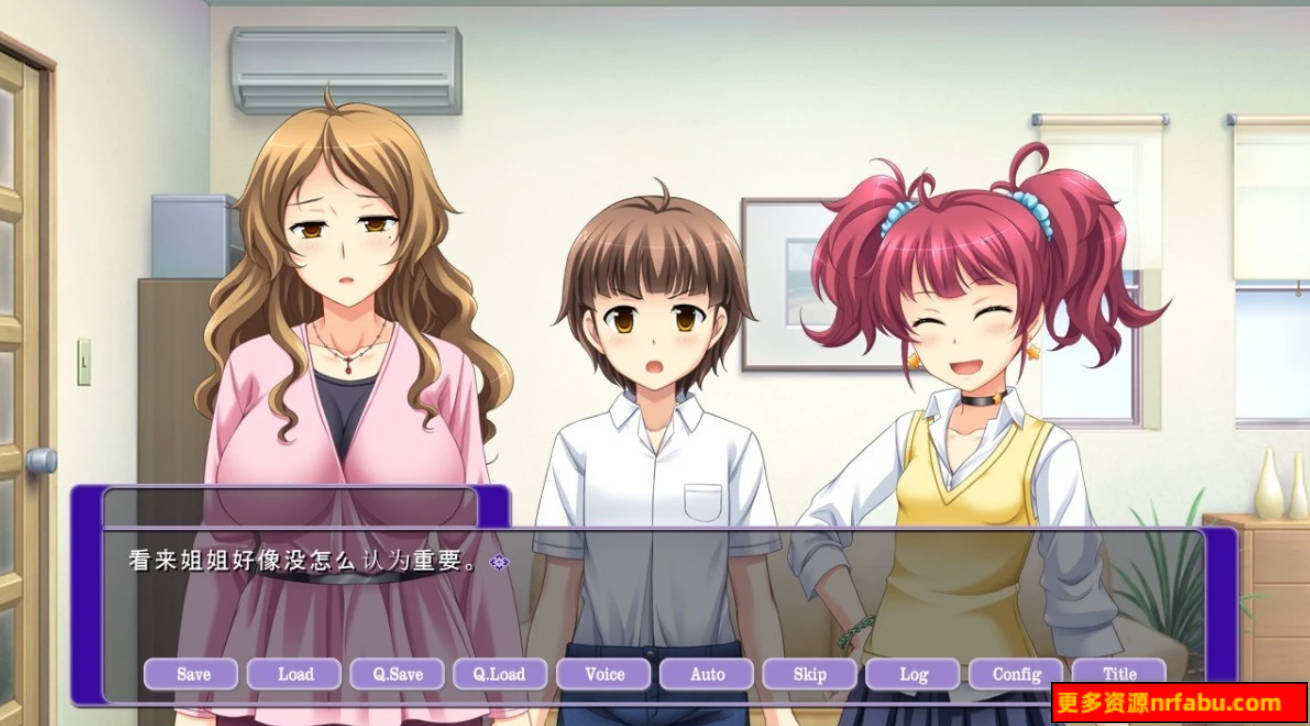Open the Save menu from the toolbar
Image resolution: width=1310 pixels, height=726 pixels.
193,674
